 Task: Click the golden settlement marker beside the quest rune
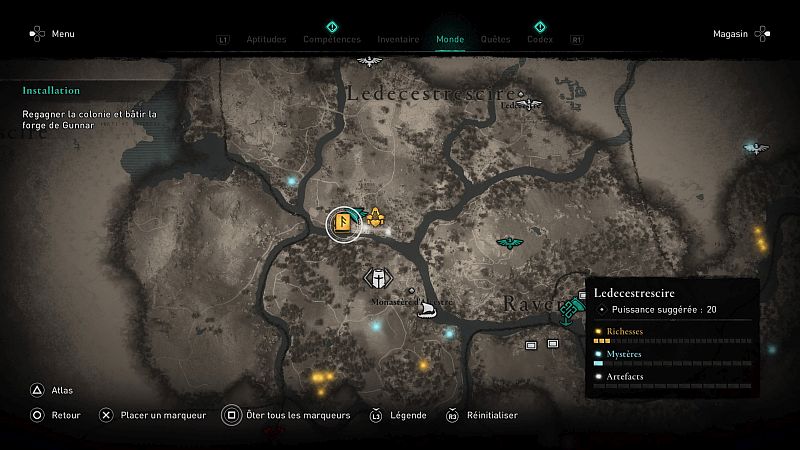pos(376,217)
